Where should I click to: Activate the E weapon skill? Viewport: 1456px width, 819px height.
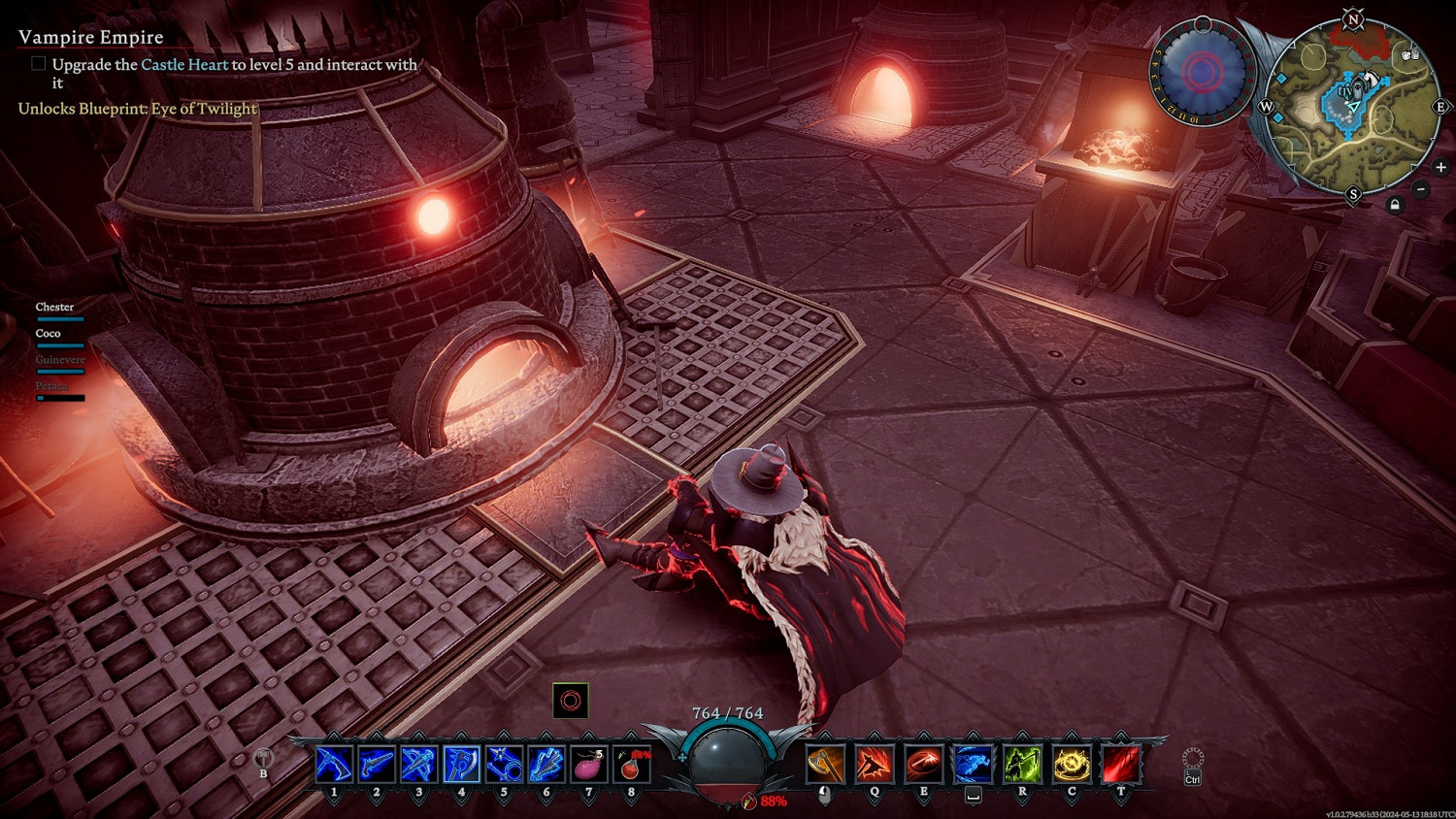coord(923,765)
